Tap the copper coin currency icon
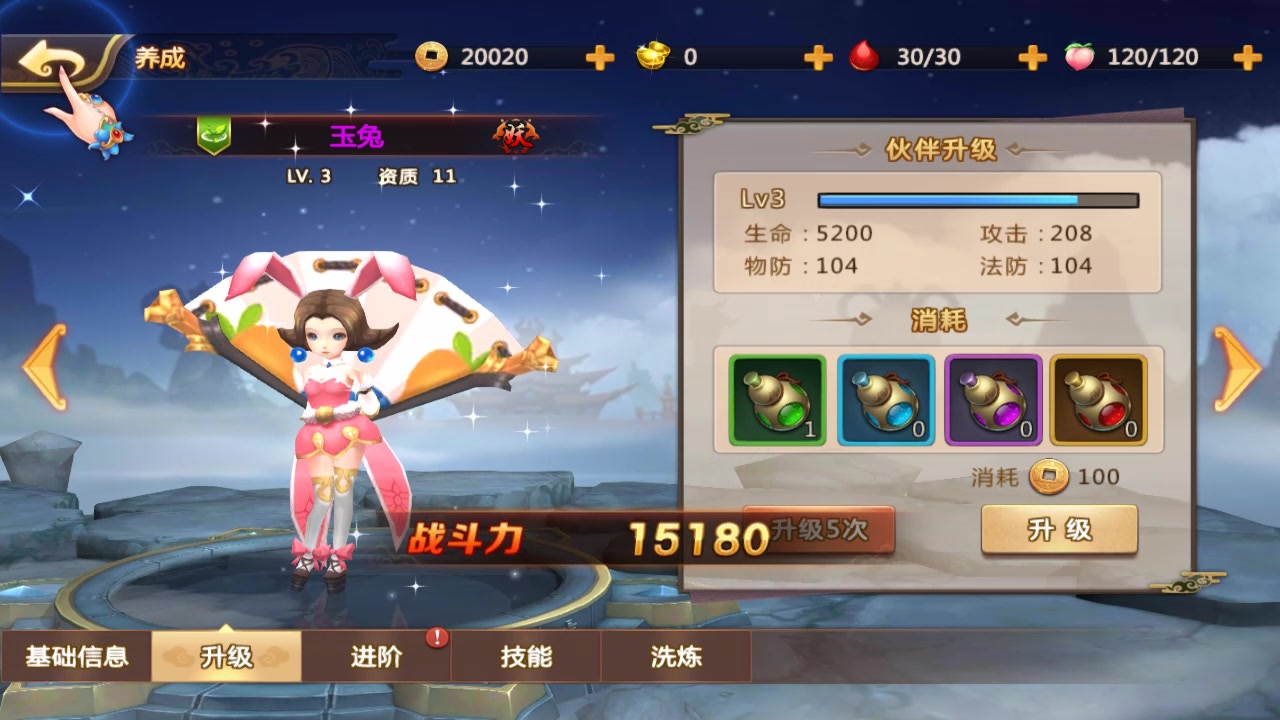The width and height of the screenshot is (1280, 720). coord(430,57)
